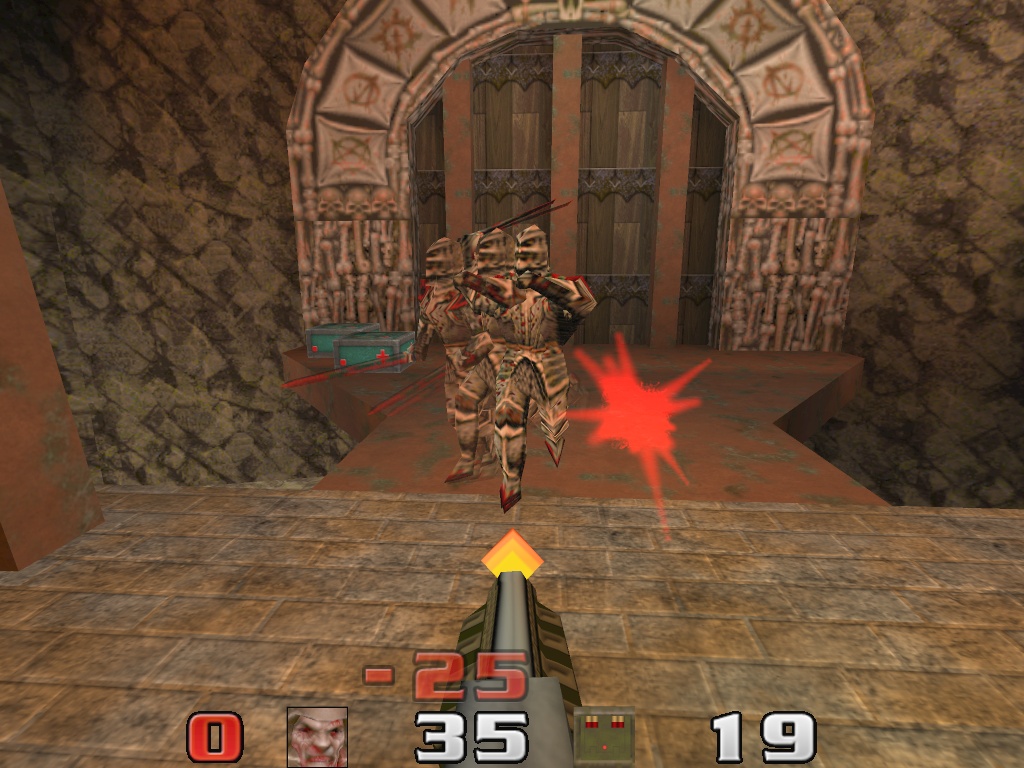This screenshot has height=768, width=1024.
Task: Select the green ammo box icon
Action: coord(605,737)
